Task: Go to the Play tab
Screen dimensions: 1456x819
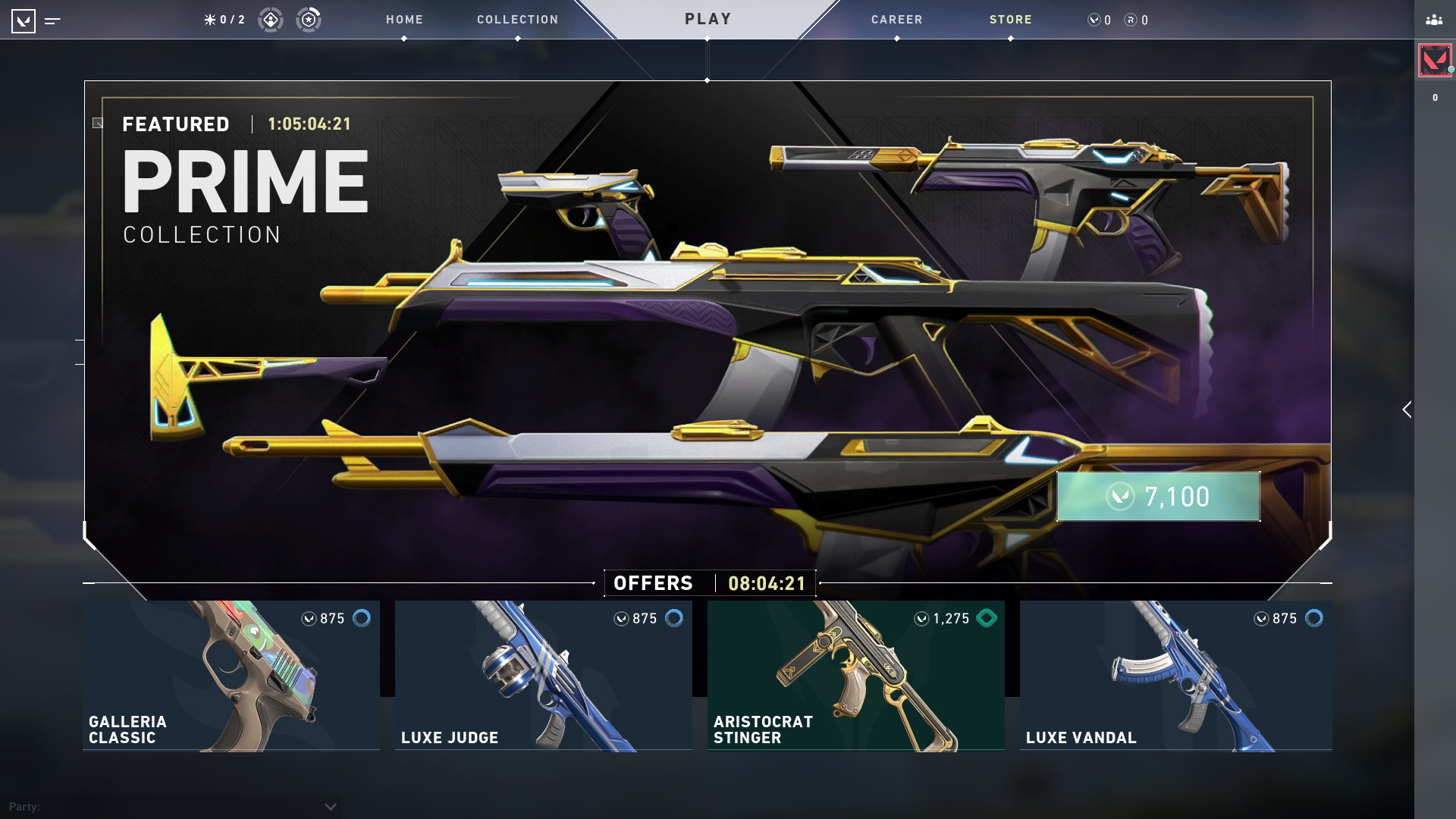Action: pos(708,19)
